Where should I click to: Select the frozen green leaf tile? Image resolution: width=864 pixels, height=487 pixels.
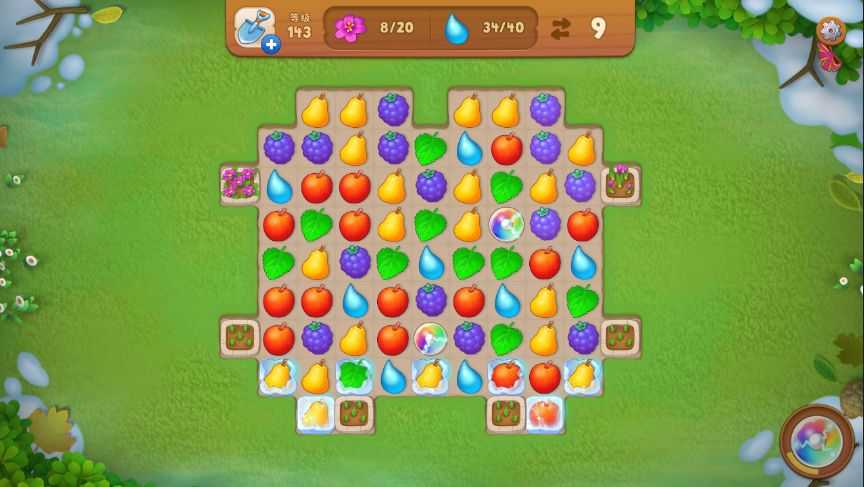pos(354,376)
